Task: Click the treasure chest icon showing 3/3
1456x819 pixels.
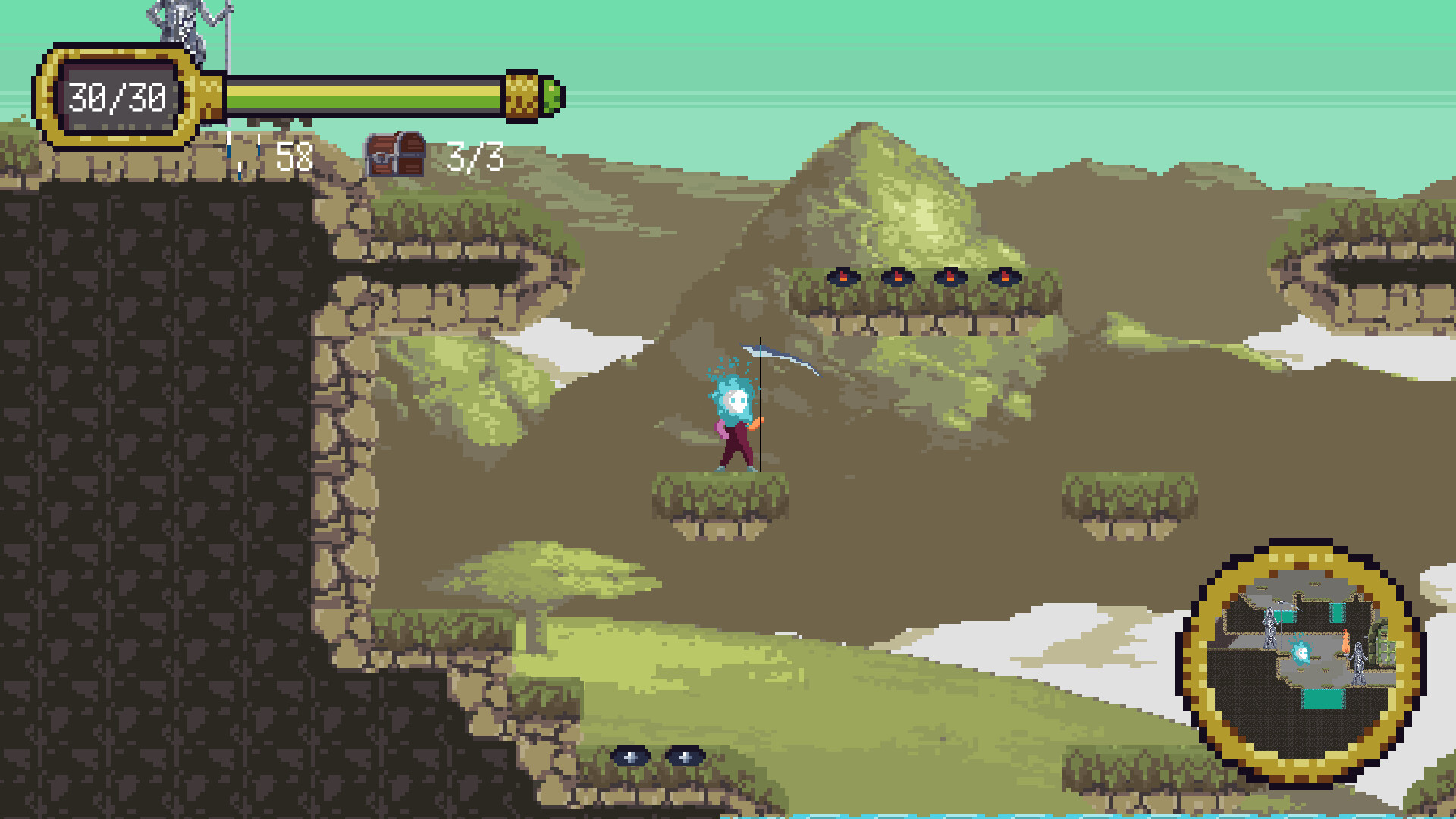Action: 396,154
